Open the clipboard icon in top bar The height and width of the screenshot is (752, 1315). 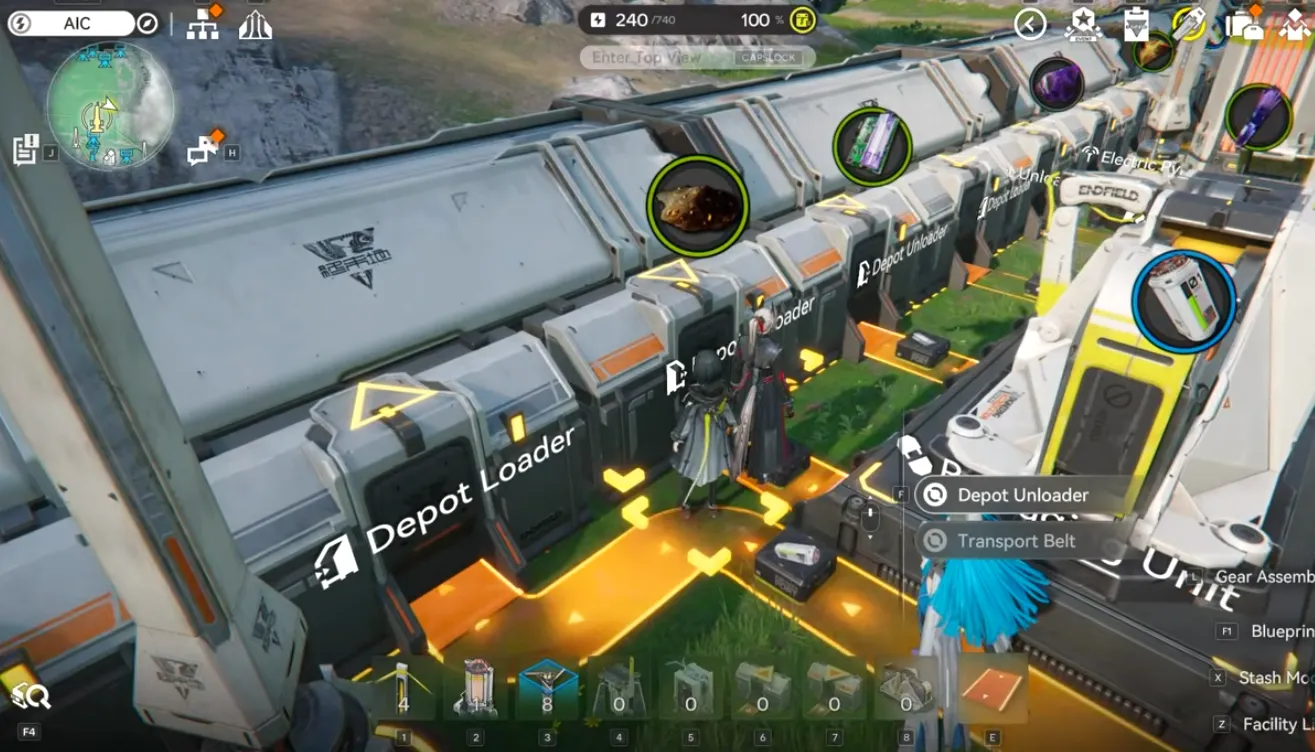[1137, 23]
